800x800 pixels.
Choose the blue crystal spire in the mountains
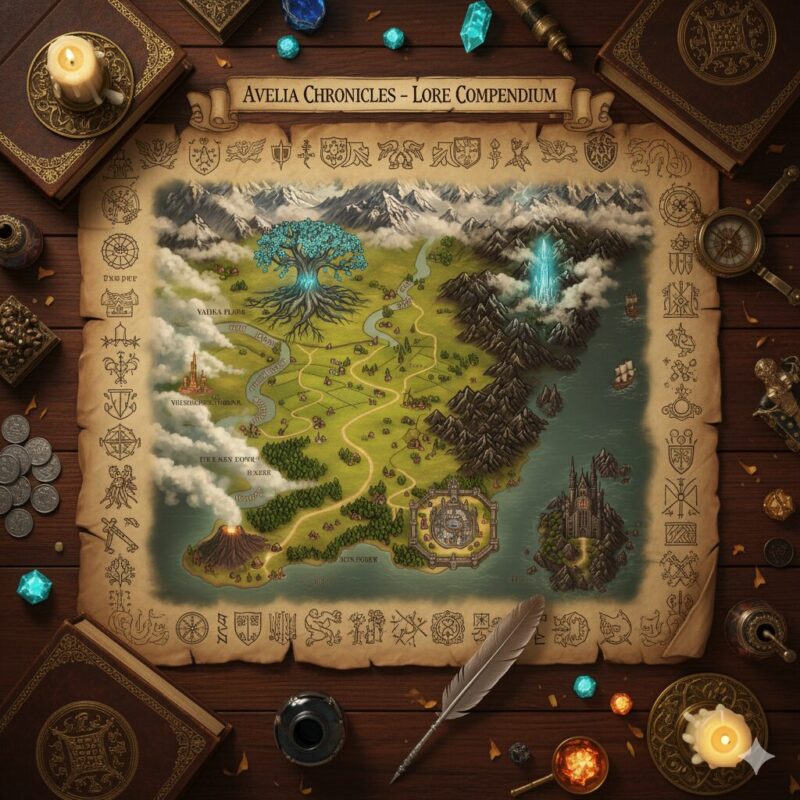pos(545,268)
